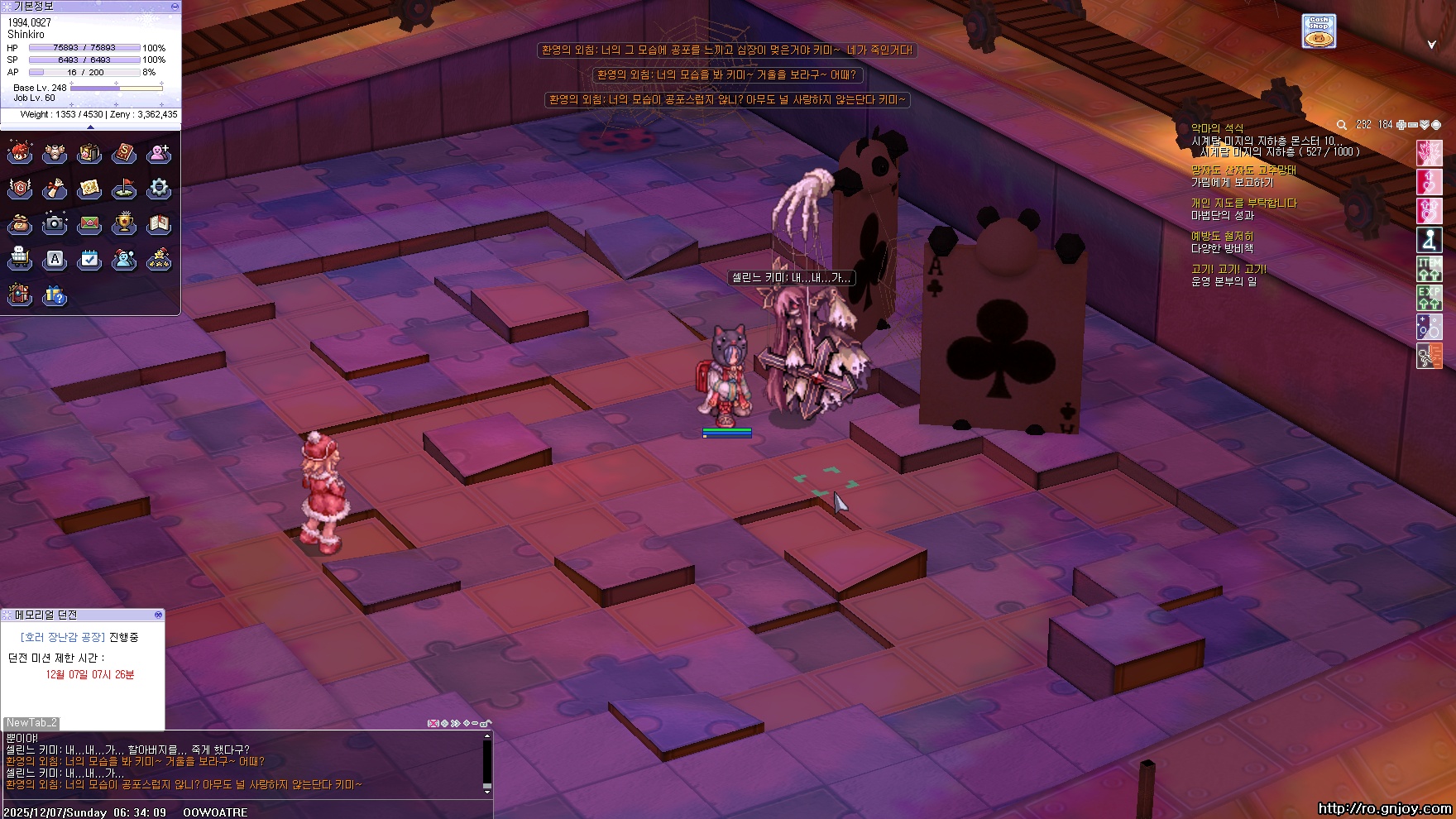1456x819 pixels.
Task: Open the add-friend pink figure icon
Action: coord(159,153)
